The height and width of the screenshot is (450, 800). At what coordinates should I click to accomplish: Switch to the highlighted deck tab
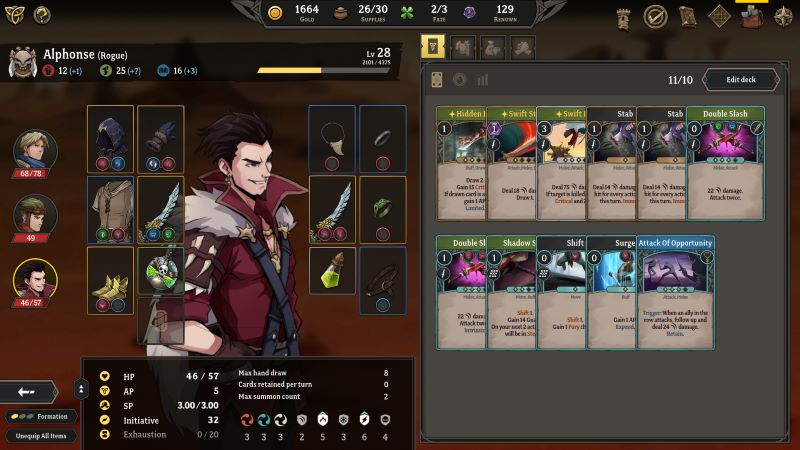coord(433,47)
